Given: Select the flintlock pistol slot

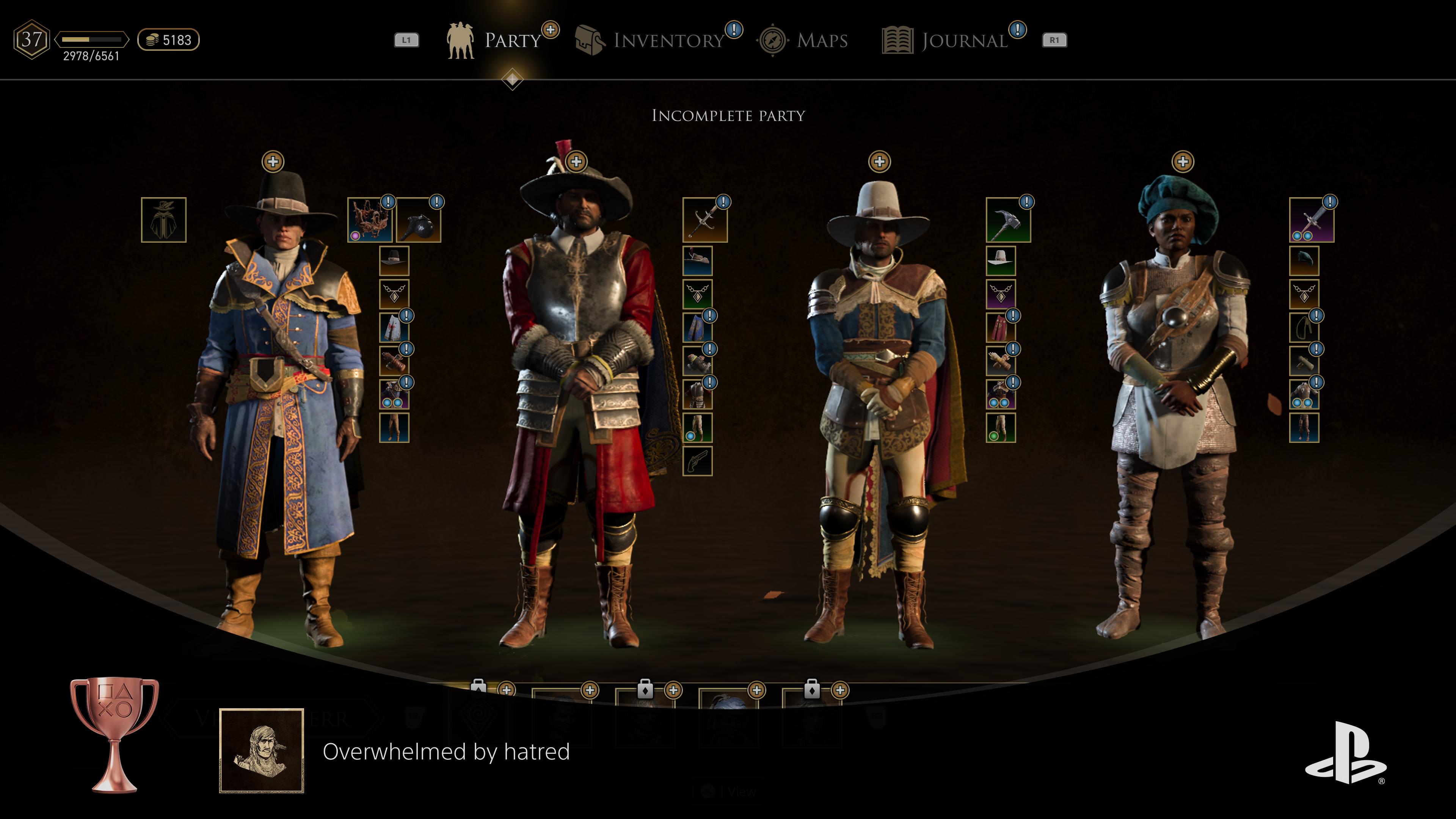Looking at the screenshot, I should point(698,461).
